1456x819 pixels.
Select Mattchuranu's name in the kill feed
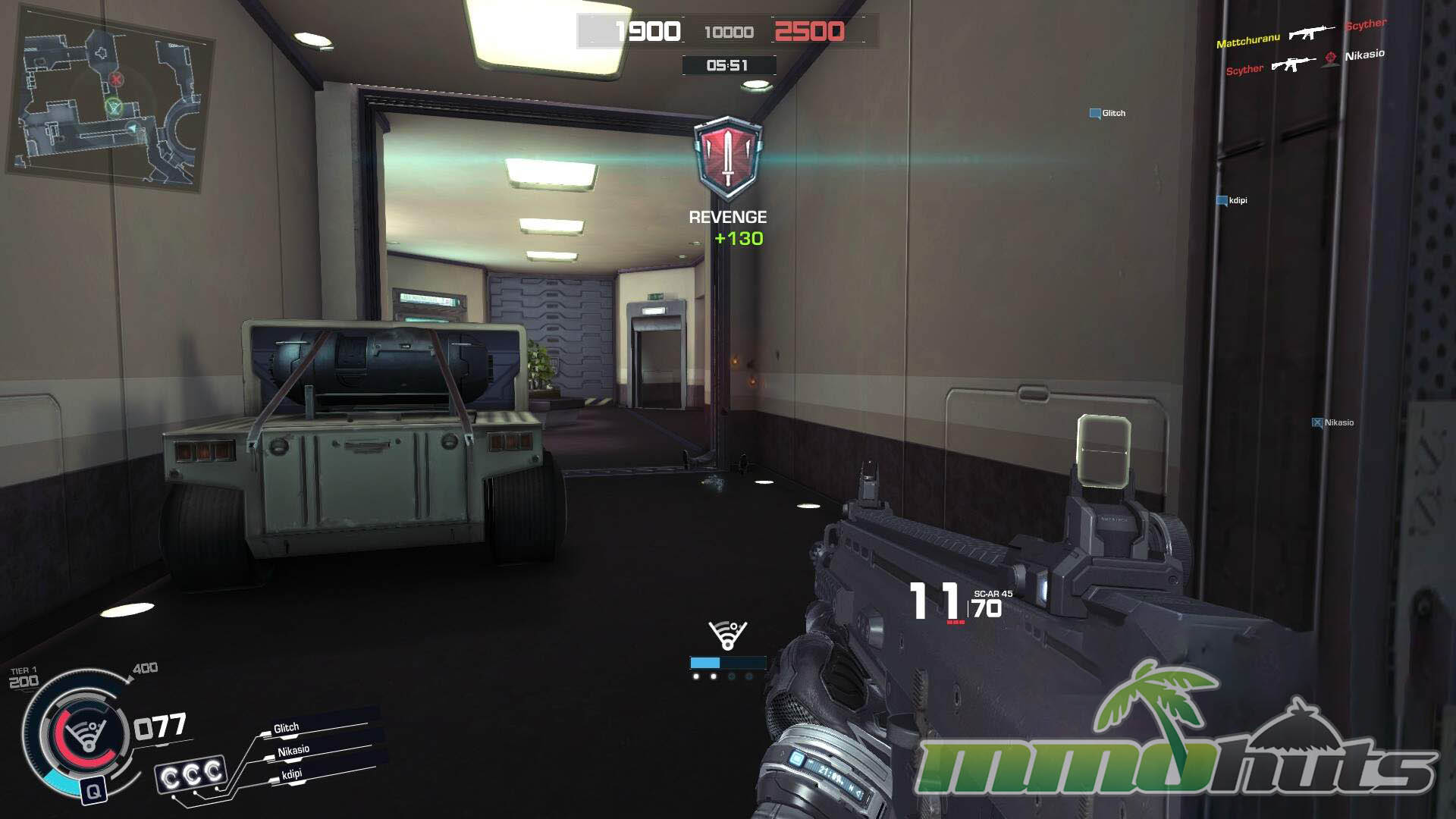click(1247, 41)
